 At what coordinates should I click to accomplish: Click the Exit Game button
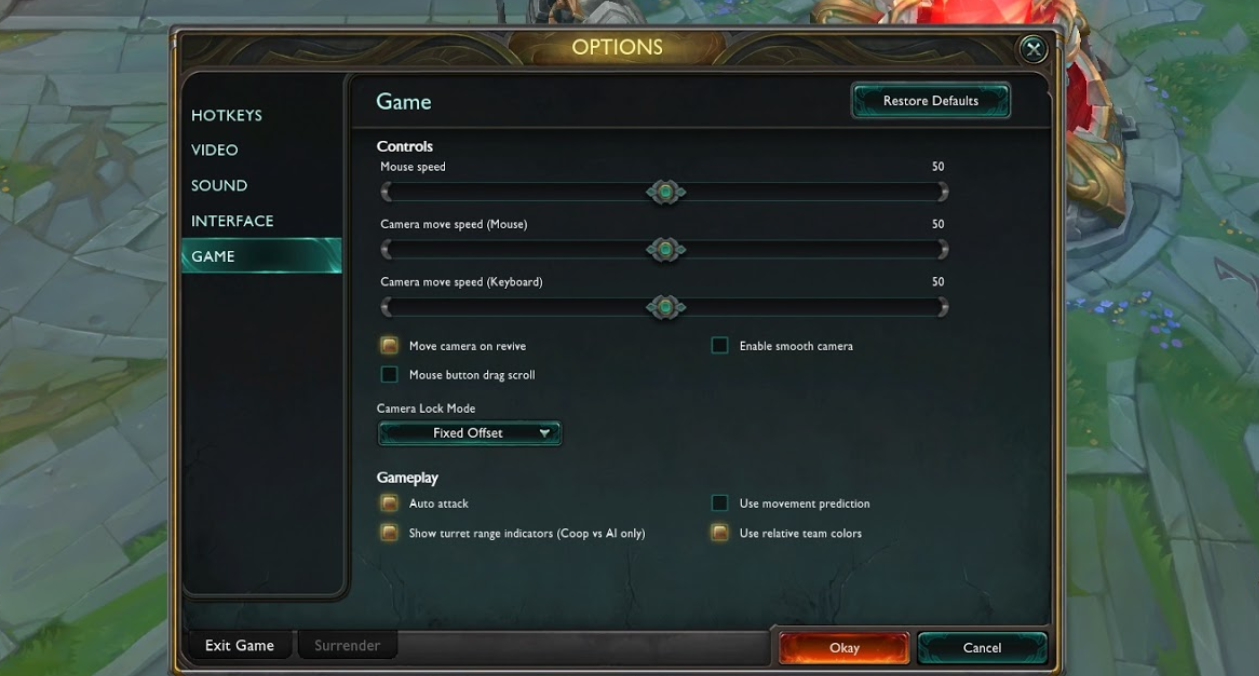[x=239, y=646]
